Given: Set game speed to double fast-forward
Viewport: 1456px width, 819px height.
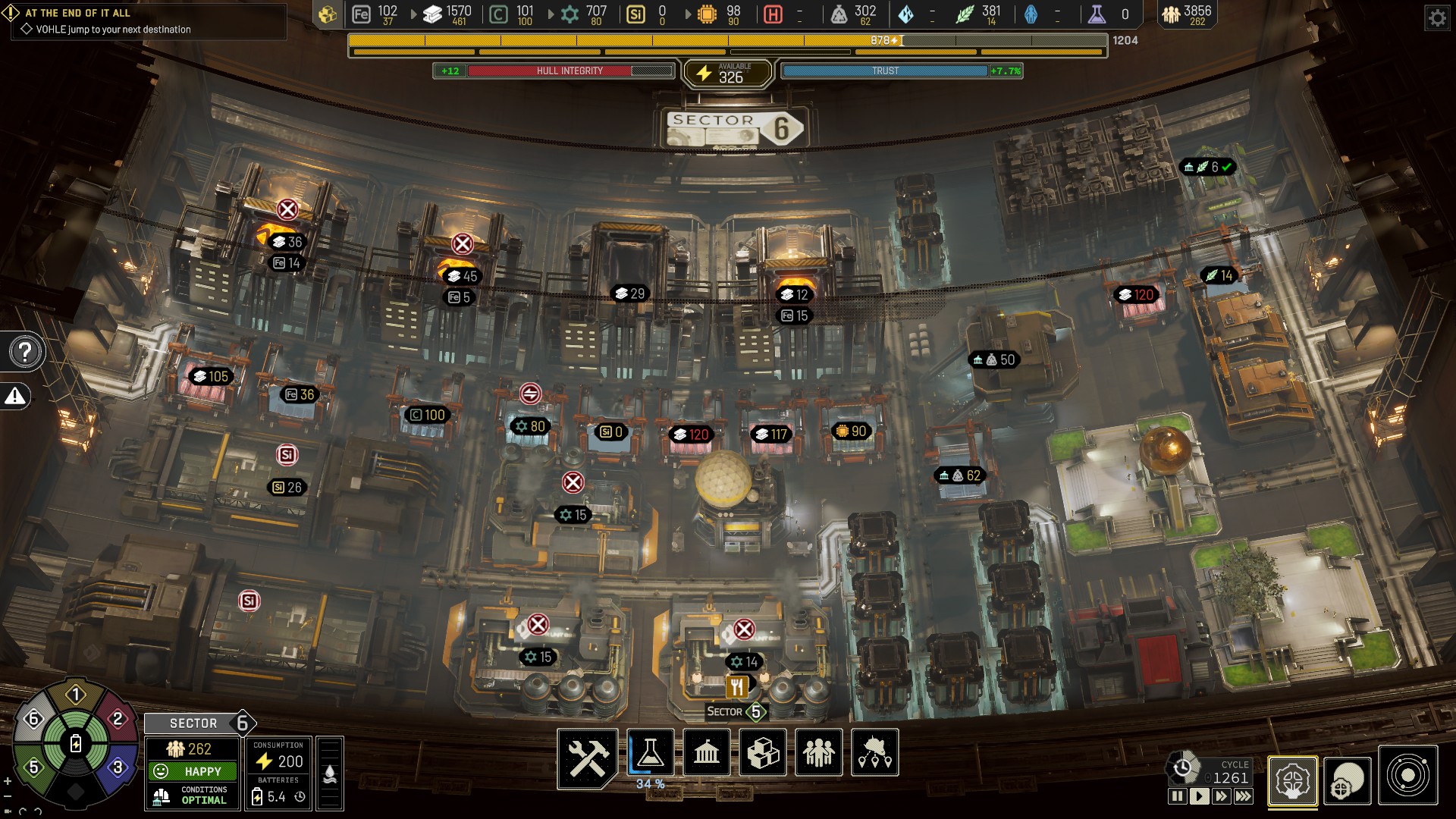Looking at the screenshot, I should [x=1221, y=796].
